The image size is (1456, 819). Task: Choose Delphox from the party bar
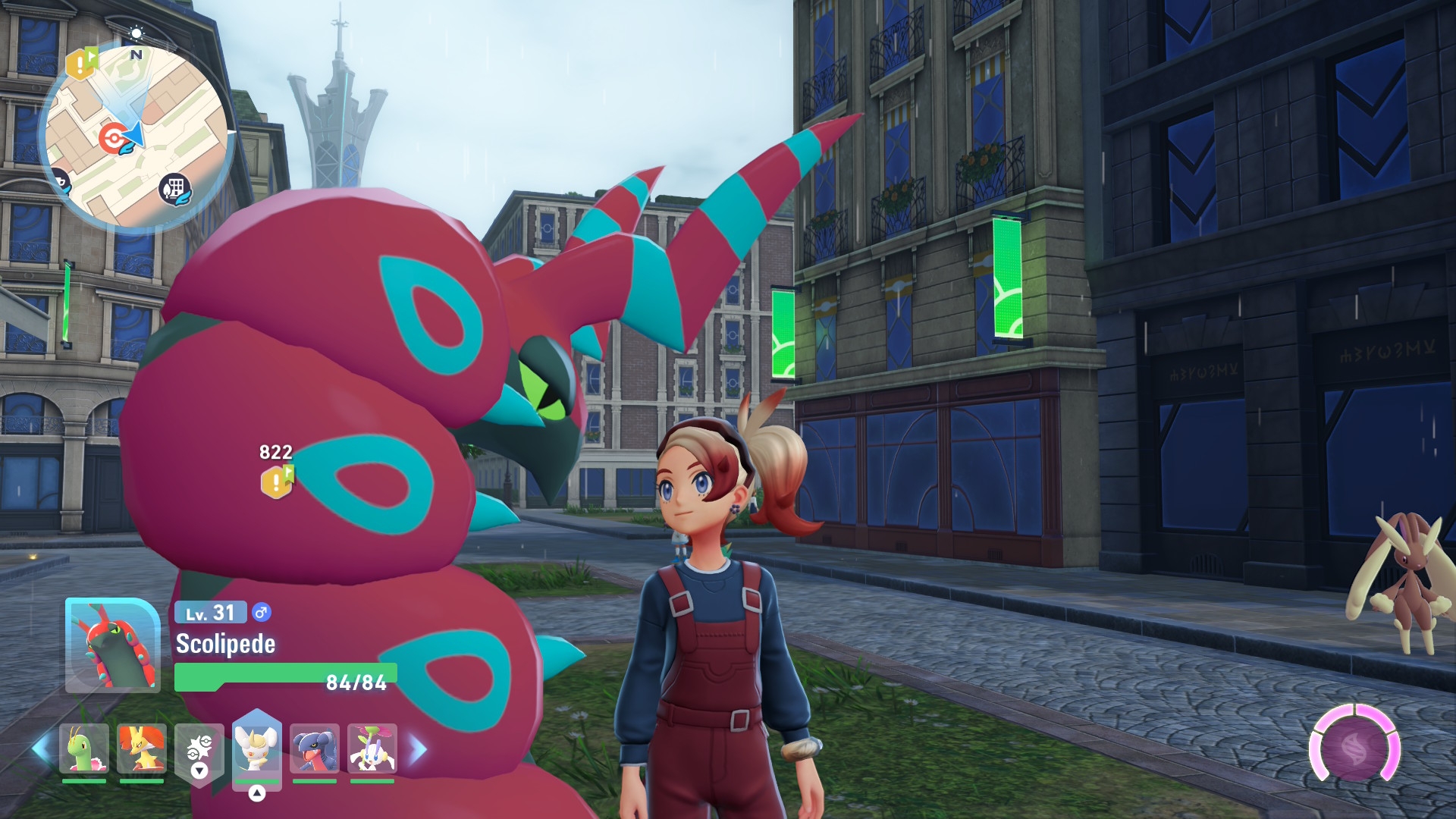[x=142, y=749]
